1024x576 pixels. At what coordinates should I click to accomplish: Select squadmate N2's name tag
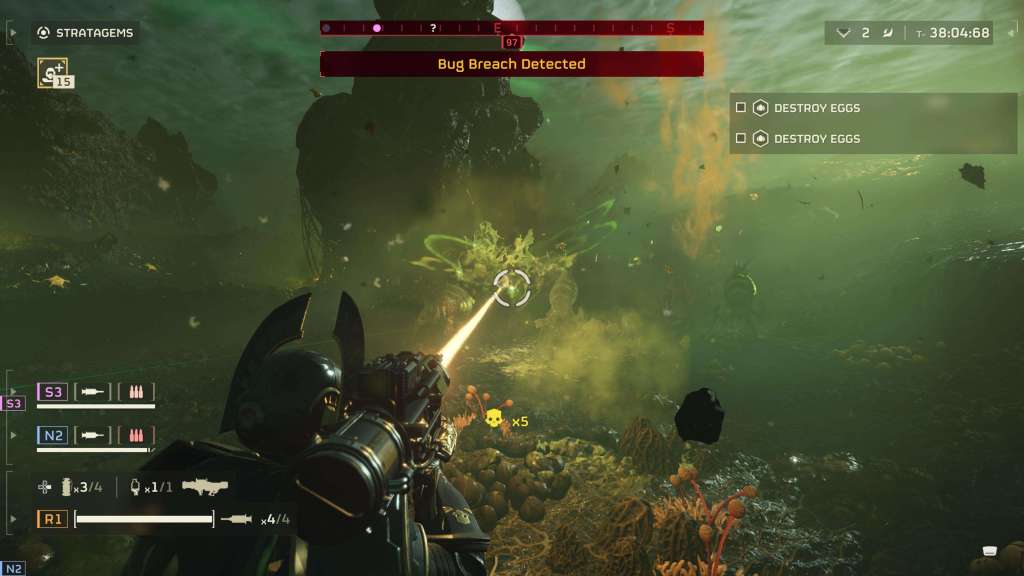(52, 435)
